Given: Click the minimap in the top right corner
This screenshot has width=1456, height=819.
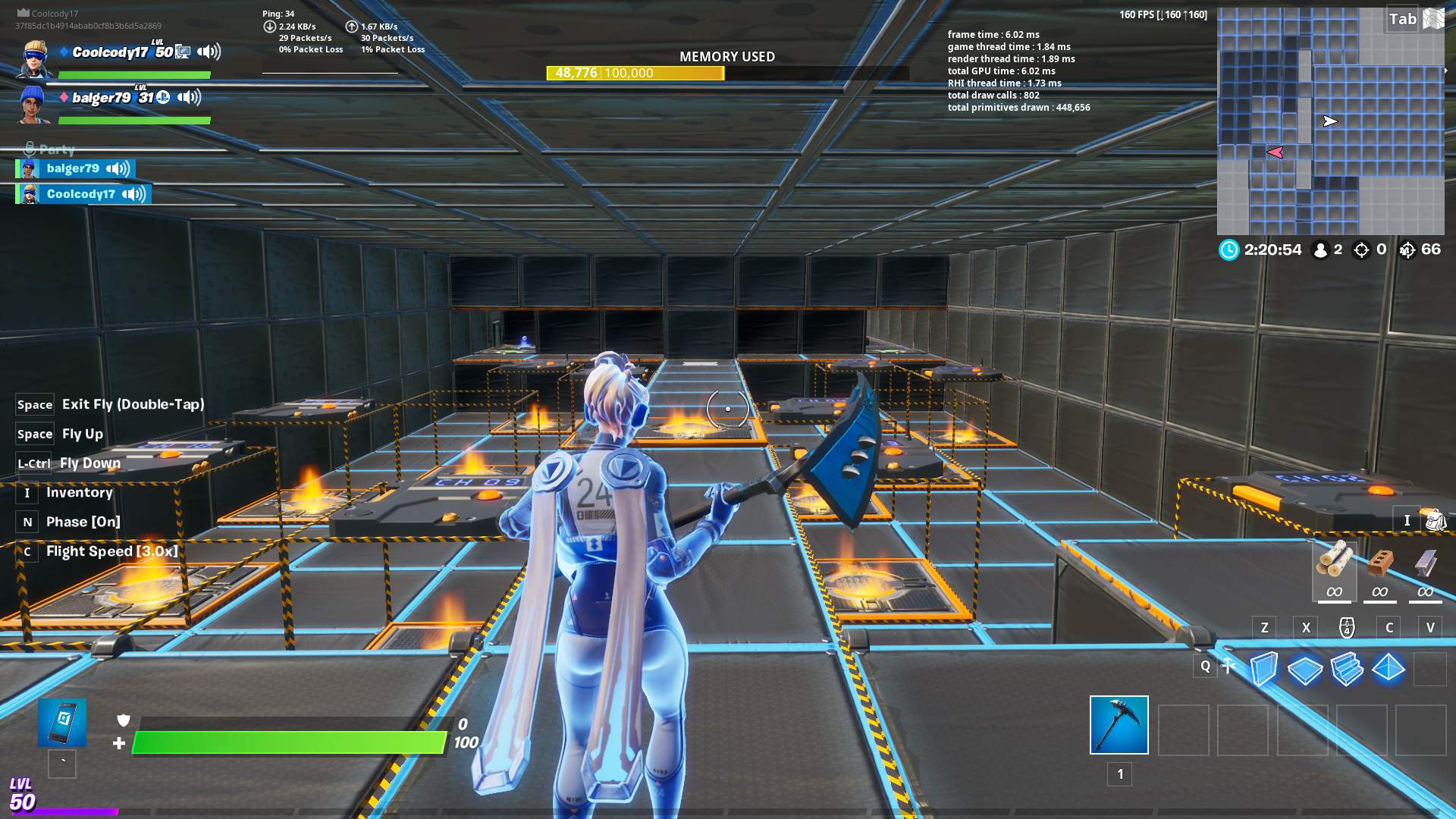Looking at the screenshot, I should coord(1331,121).
